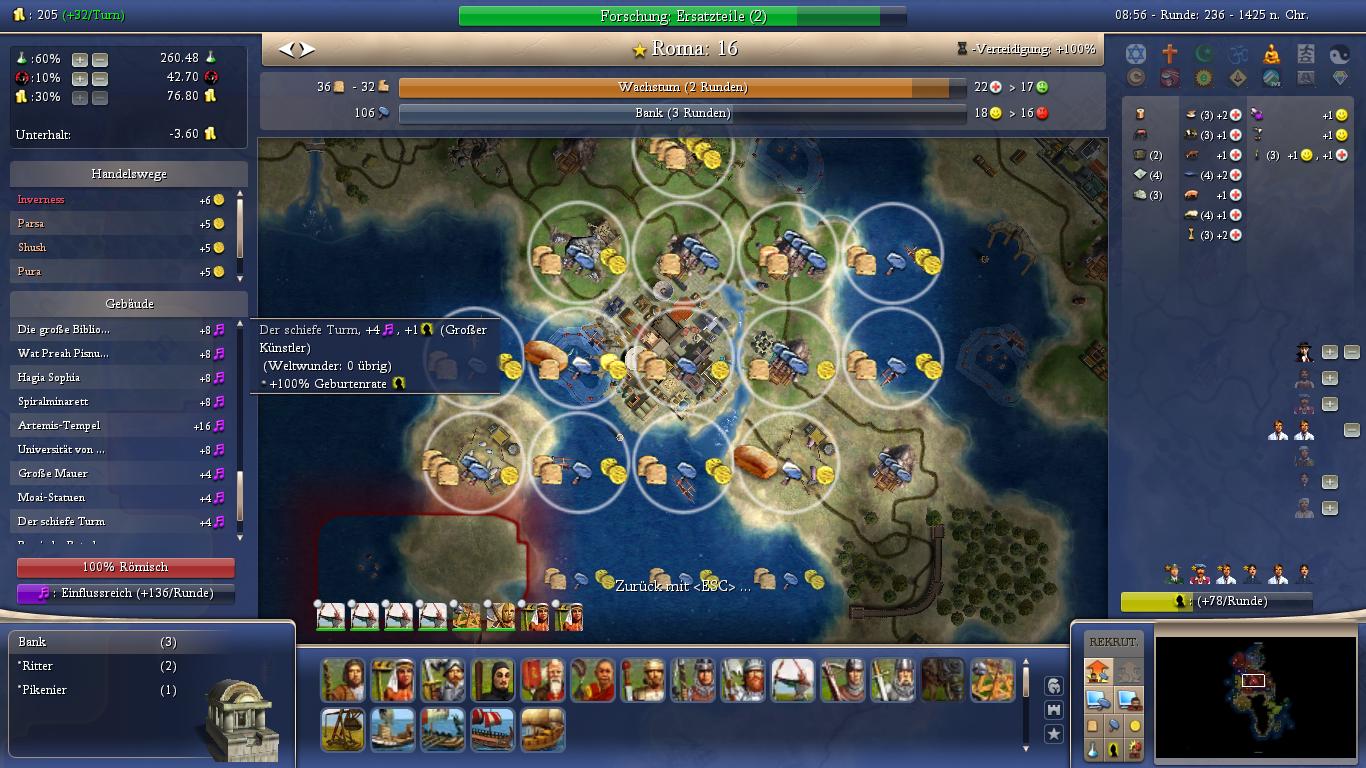Go to the previous city arrow
Screen dimensions: 1366x768
(x=286, y=49)
